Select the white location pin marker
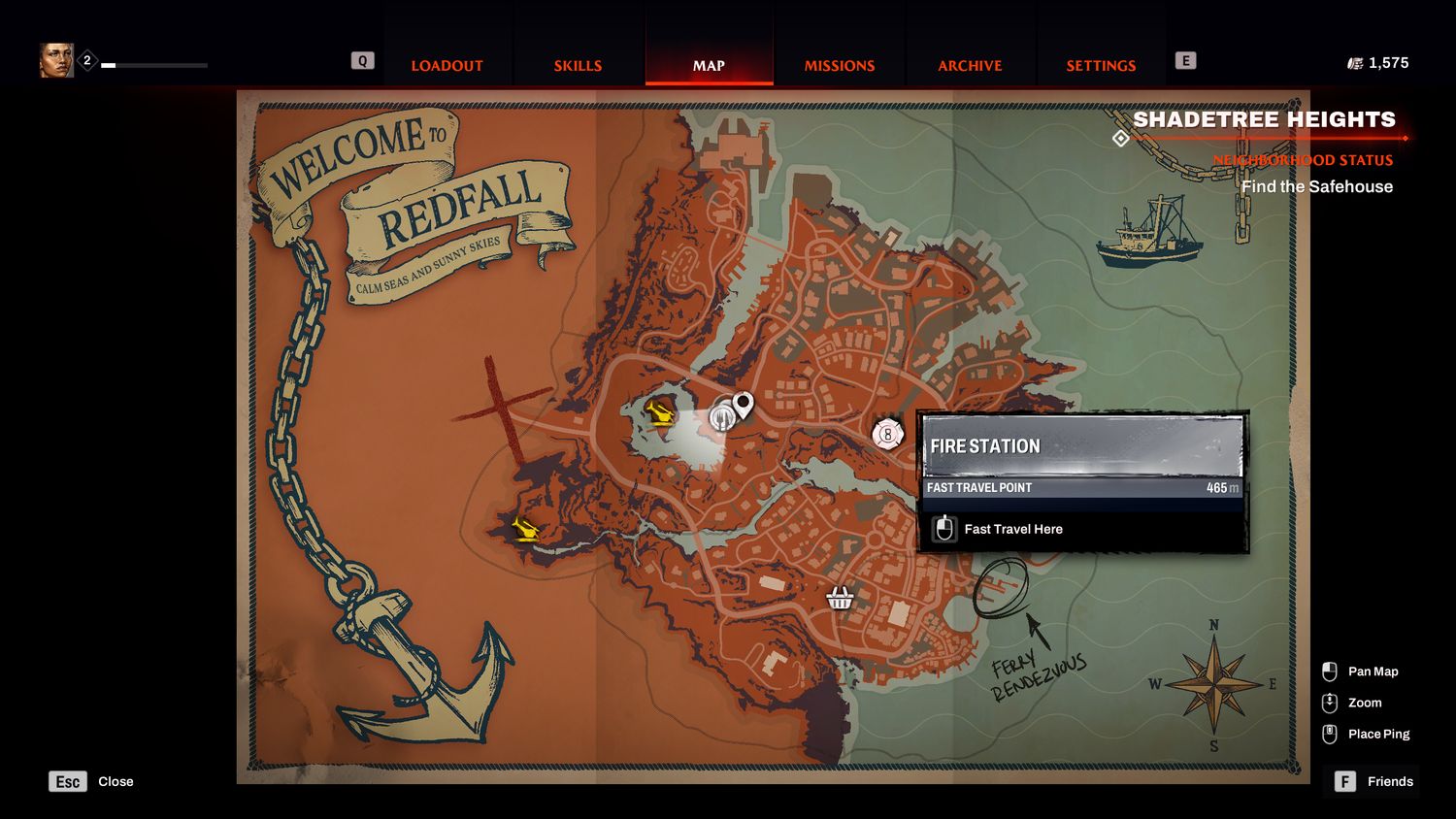 pyautogui.click(x=744, y=404)
